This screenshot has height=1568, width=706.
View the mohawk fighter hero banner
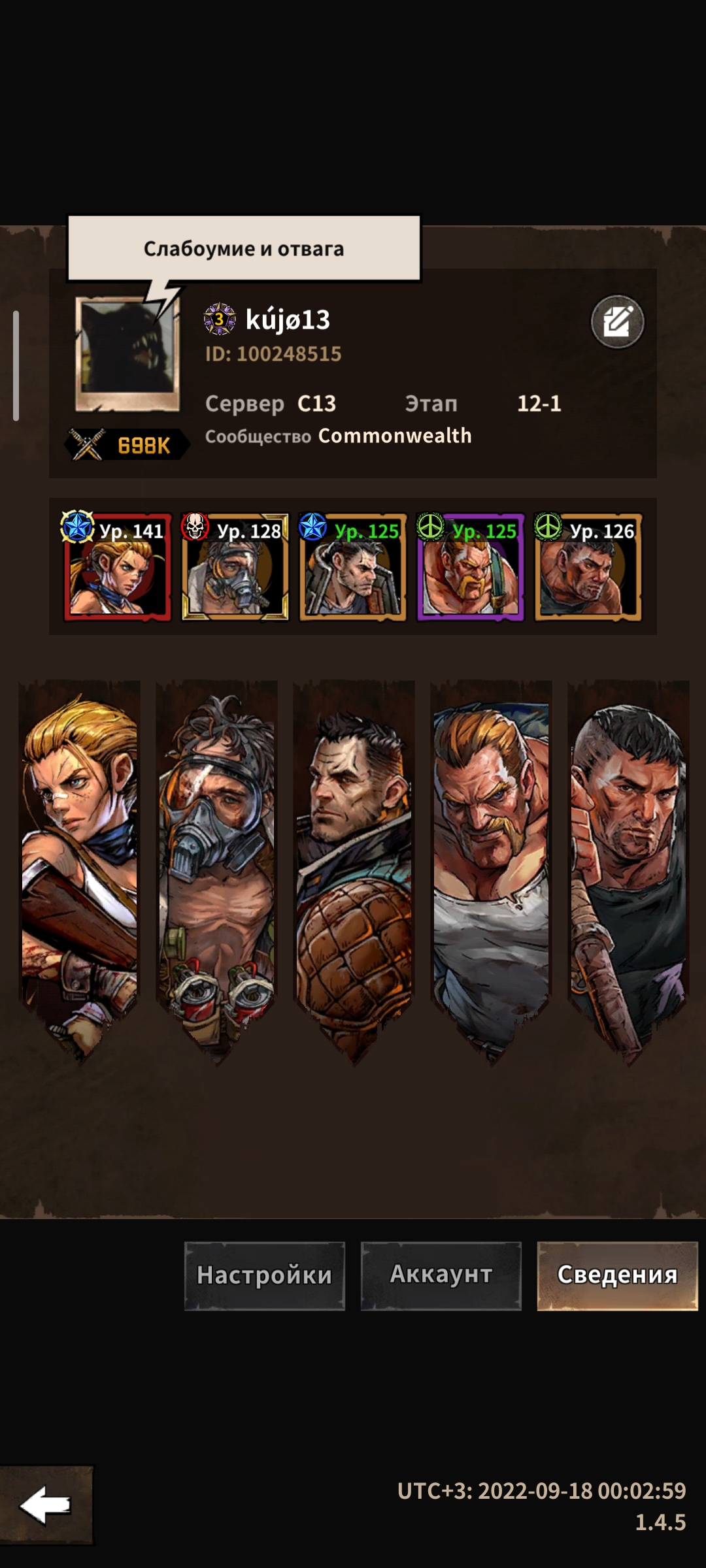(629, 862)
